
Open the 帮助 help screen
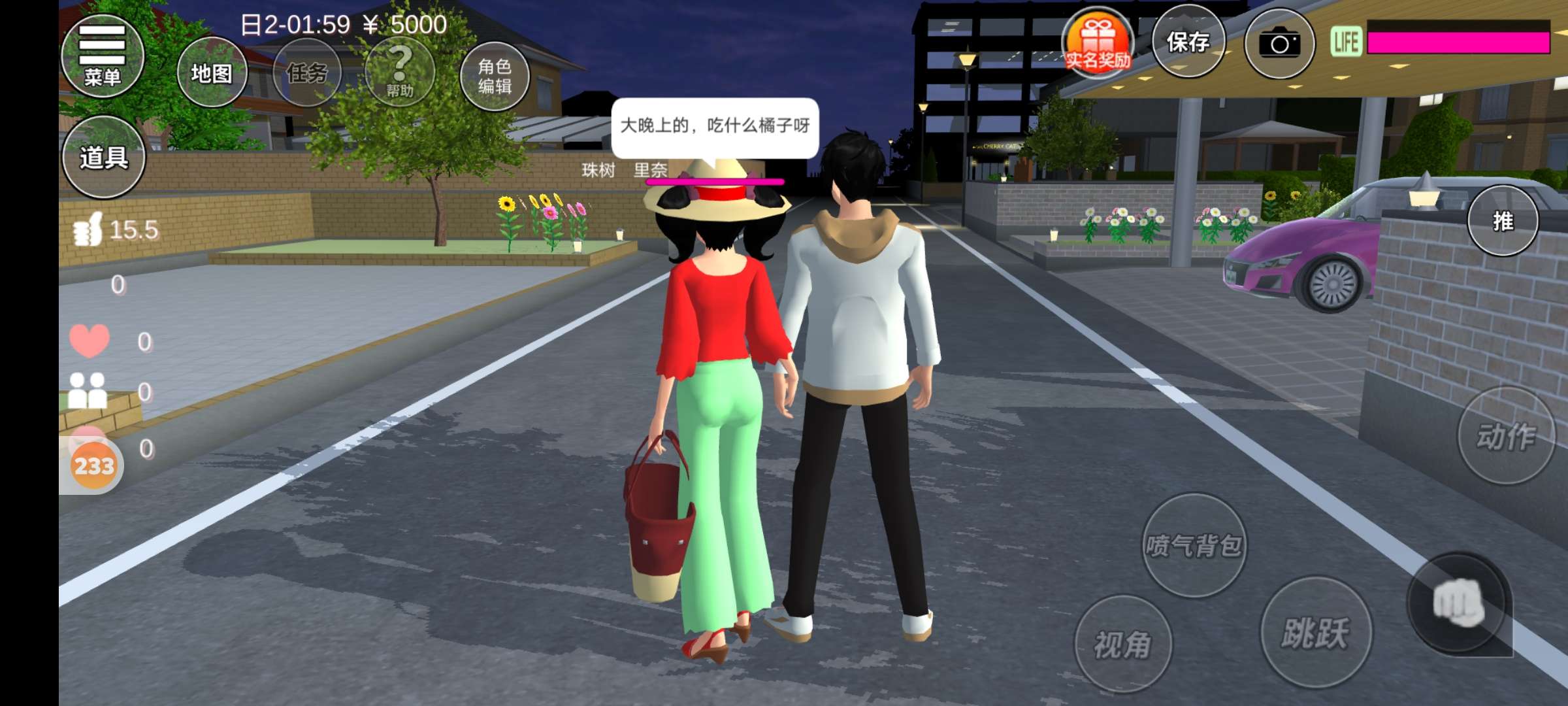coord(400,73)
